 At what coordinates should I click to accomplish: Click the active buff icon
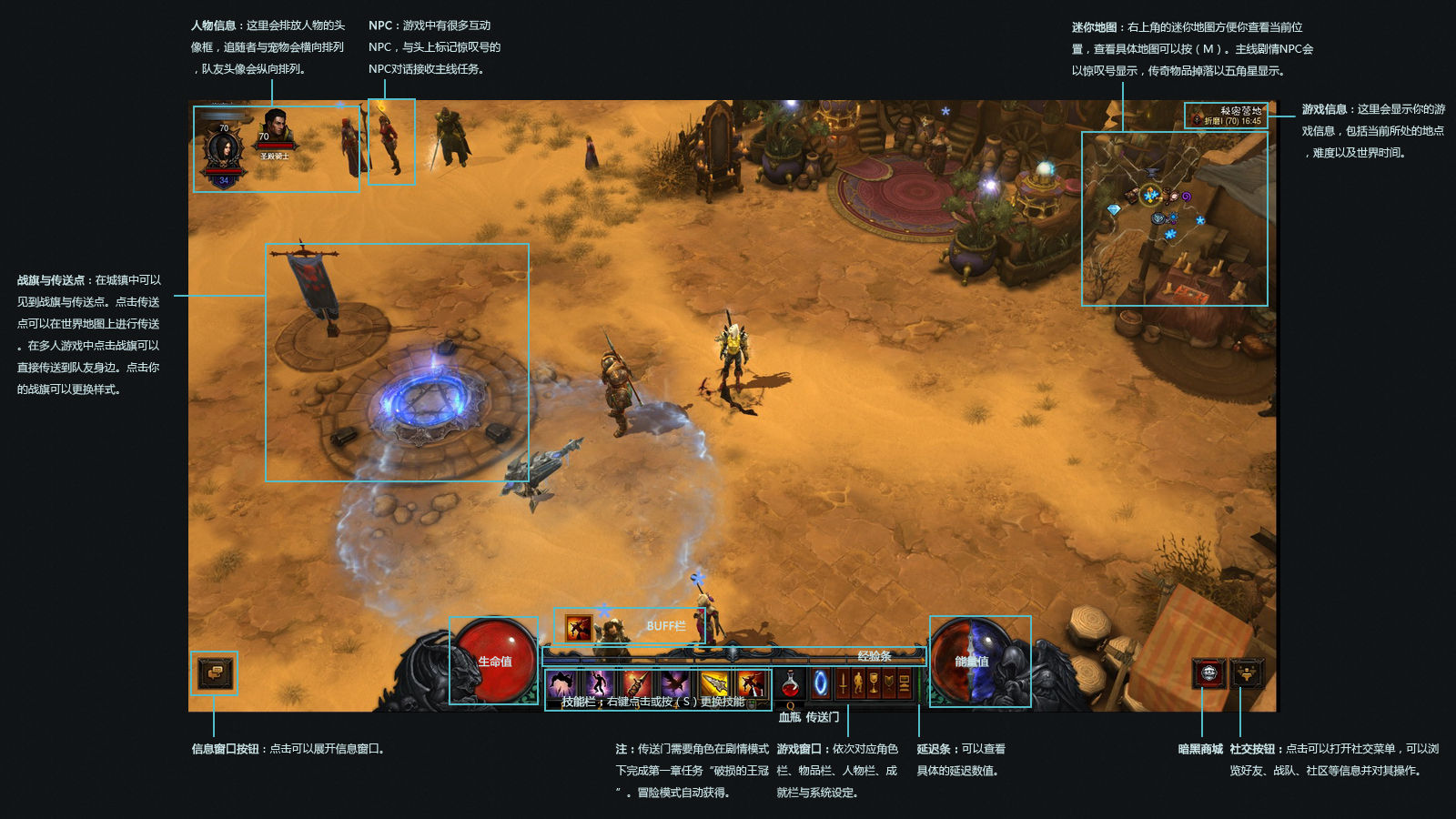click(578, 627)
